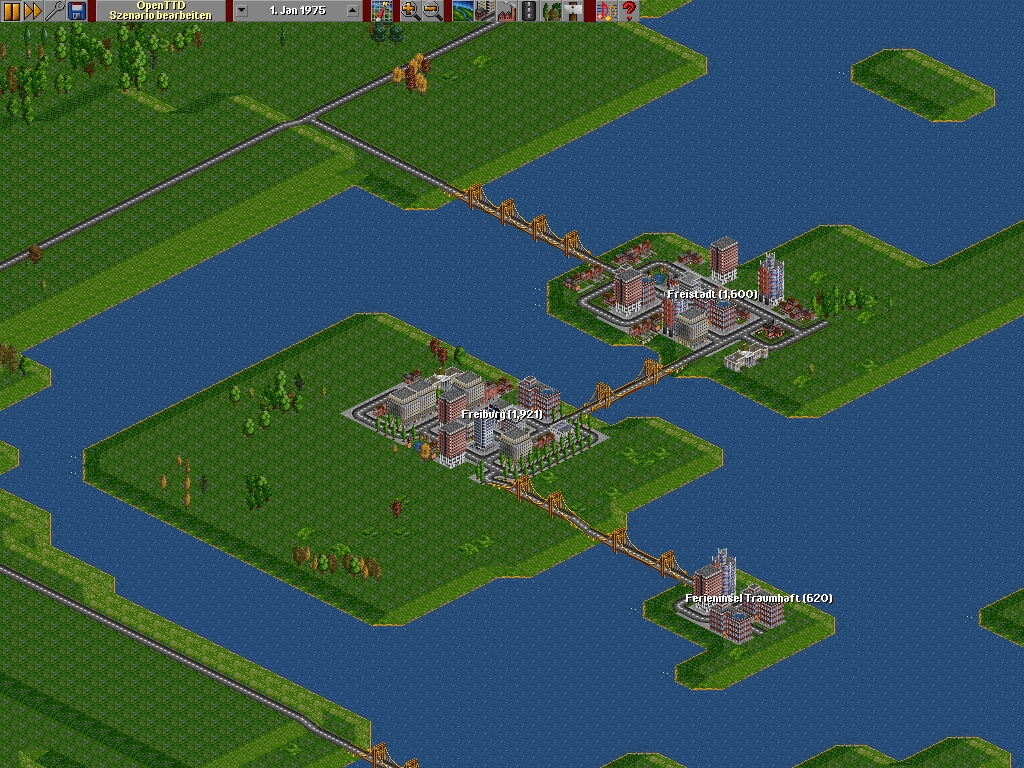
Task: Open the town generation tool
Action: [485, 11]
